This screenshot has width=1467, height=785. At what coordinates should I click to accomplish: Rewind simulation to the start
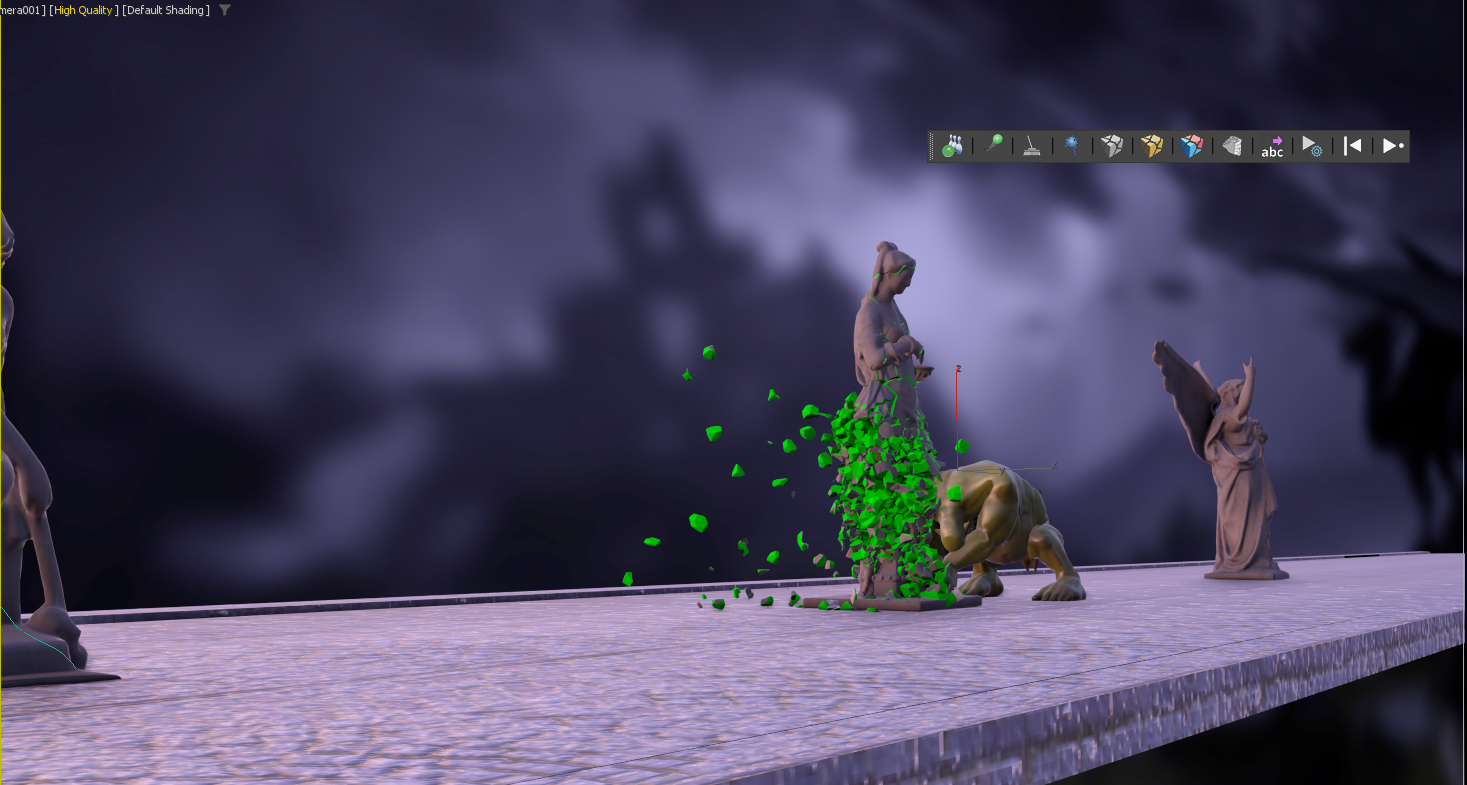pyautogui.click(x=1352, y=146)
